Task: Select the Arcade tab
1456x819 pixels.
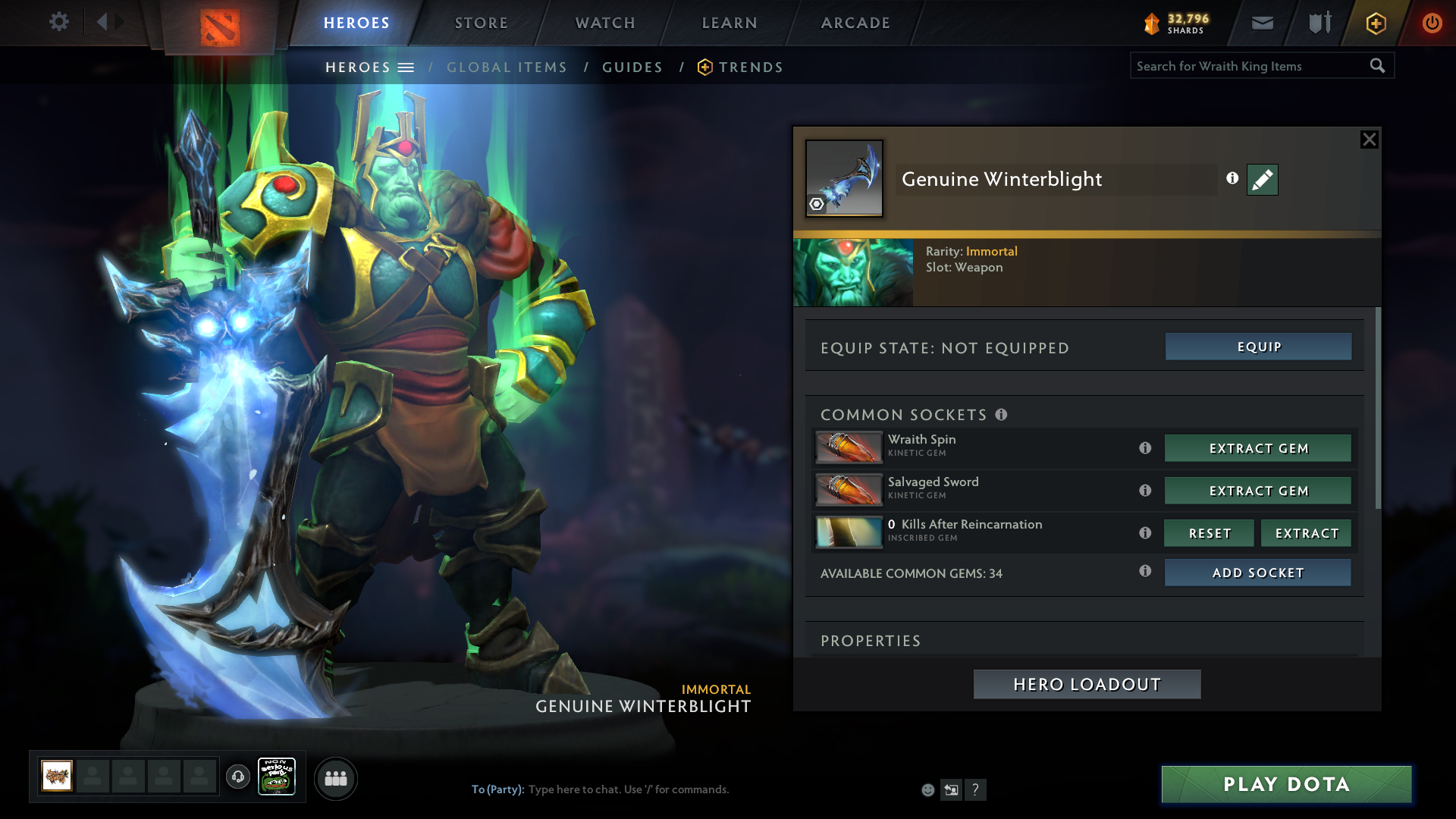Action: click(855, 23)
